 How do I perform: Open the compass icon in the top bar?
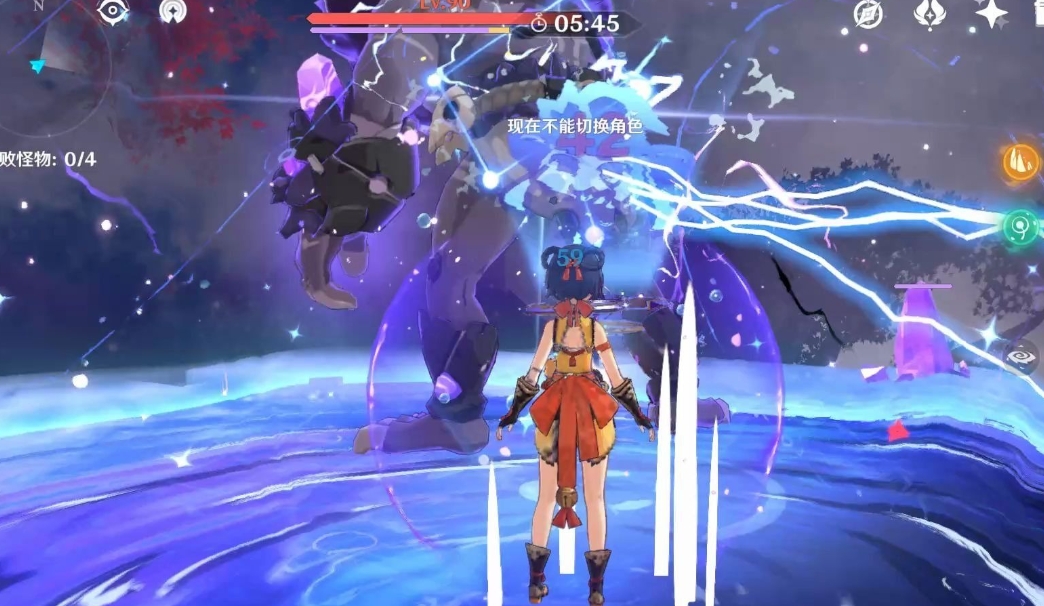(868, 14)
